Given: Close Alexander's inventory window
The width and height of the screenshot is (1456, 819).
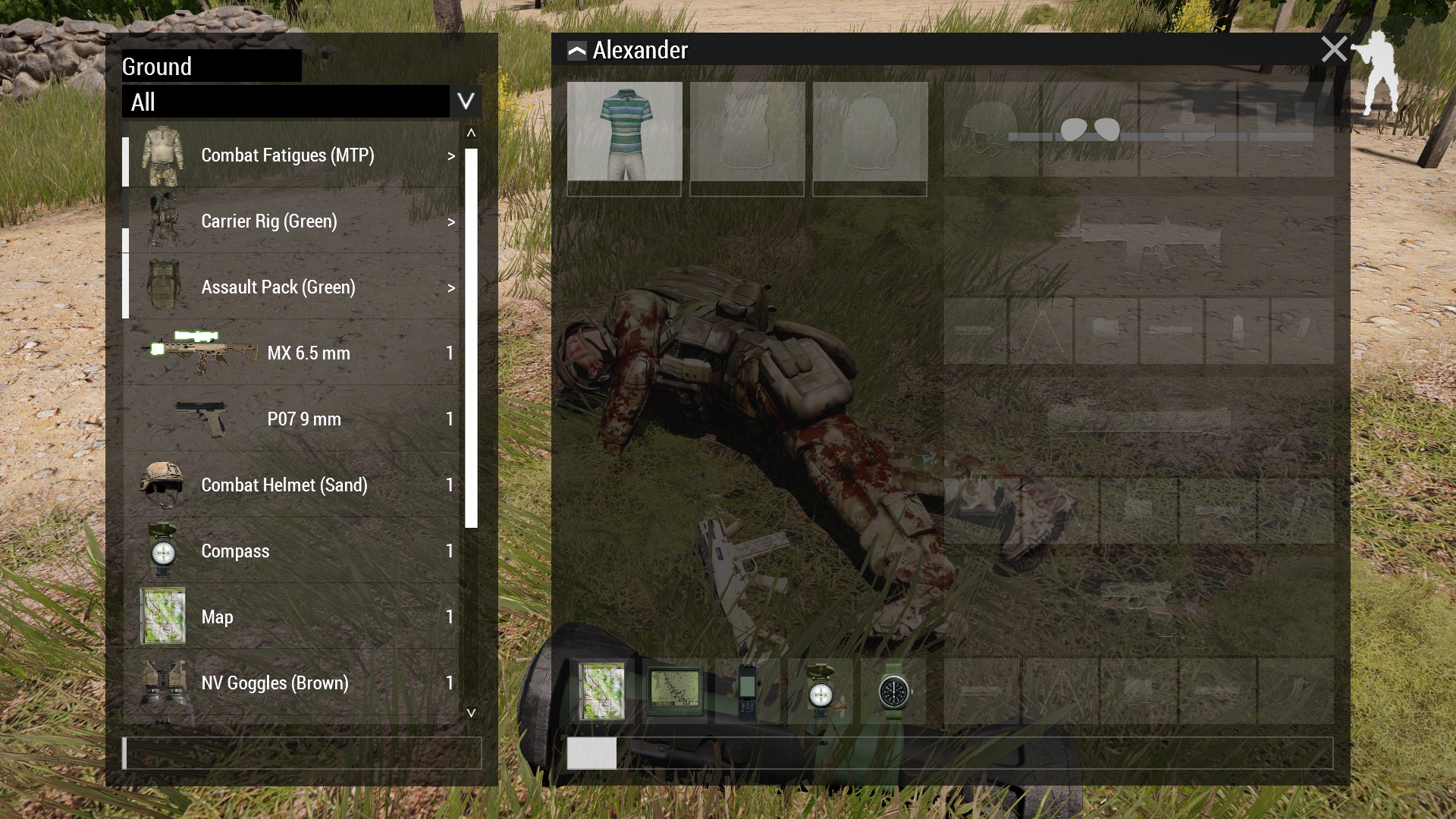Looking at the screenshot, I should coord(1333,49).
